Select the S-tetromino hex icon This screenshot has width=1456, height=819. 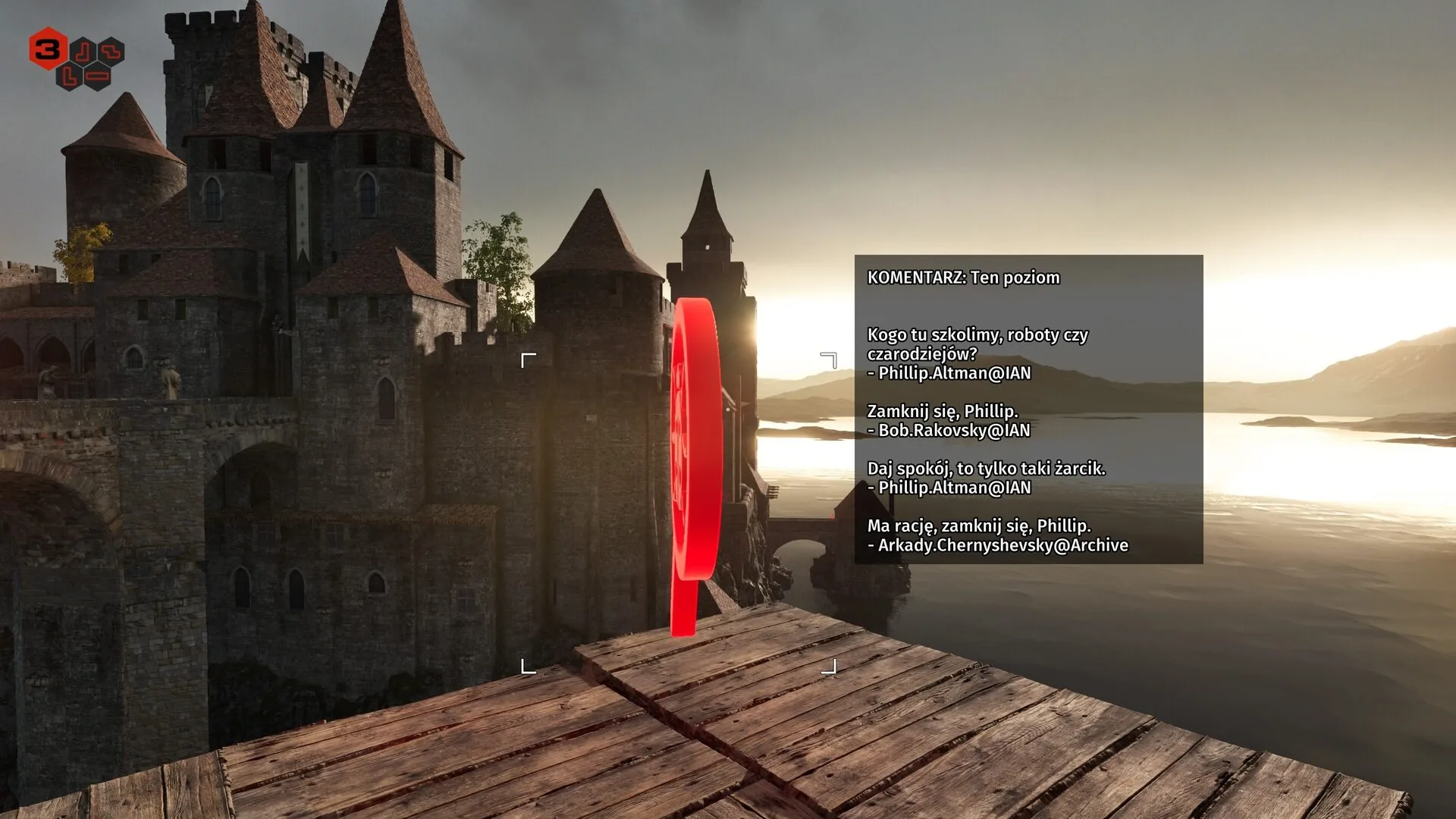click(111, 52)
